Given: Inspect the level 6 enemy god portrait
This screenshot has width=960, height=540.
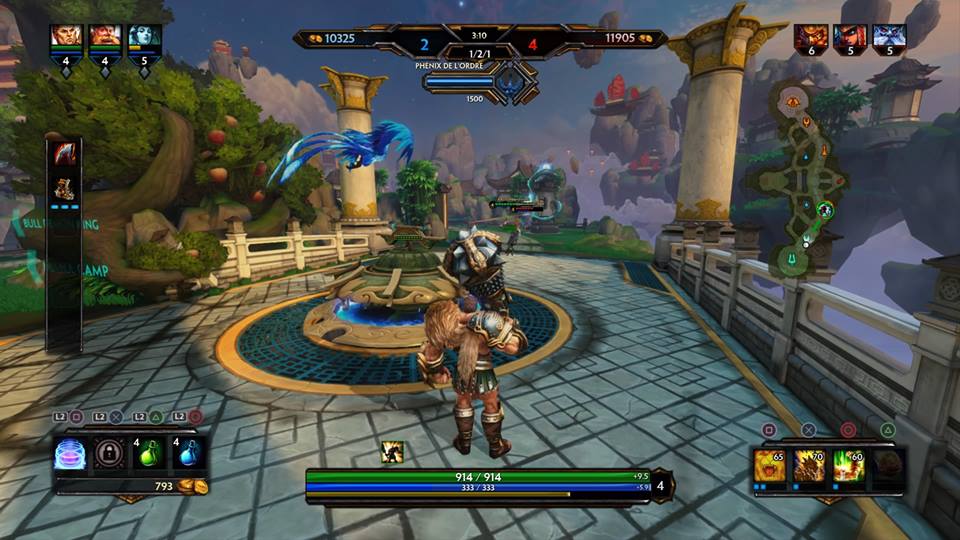Looking at the screenshot, I should click(811, 39).
